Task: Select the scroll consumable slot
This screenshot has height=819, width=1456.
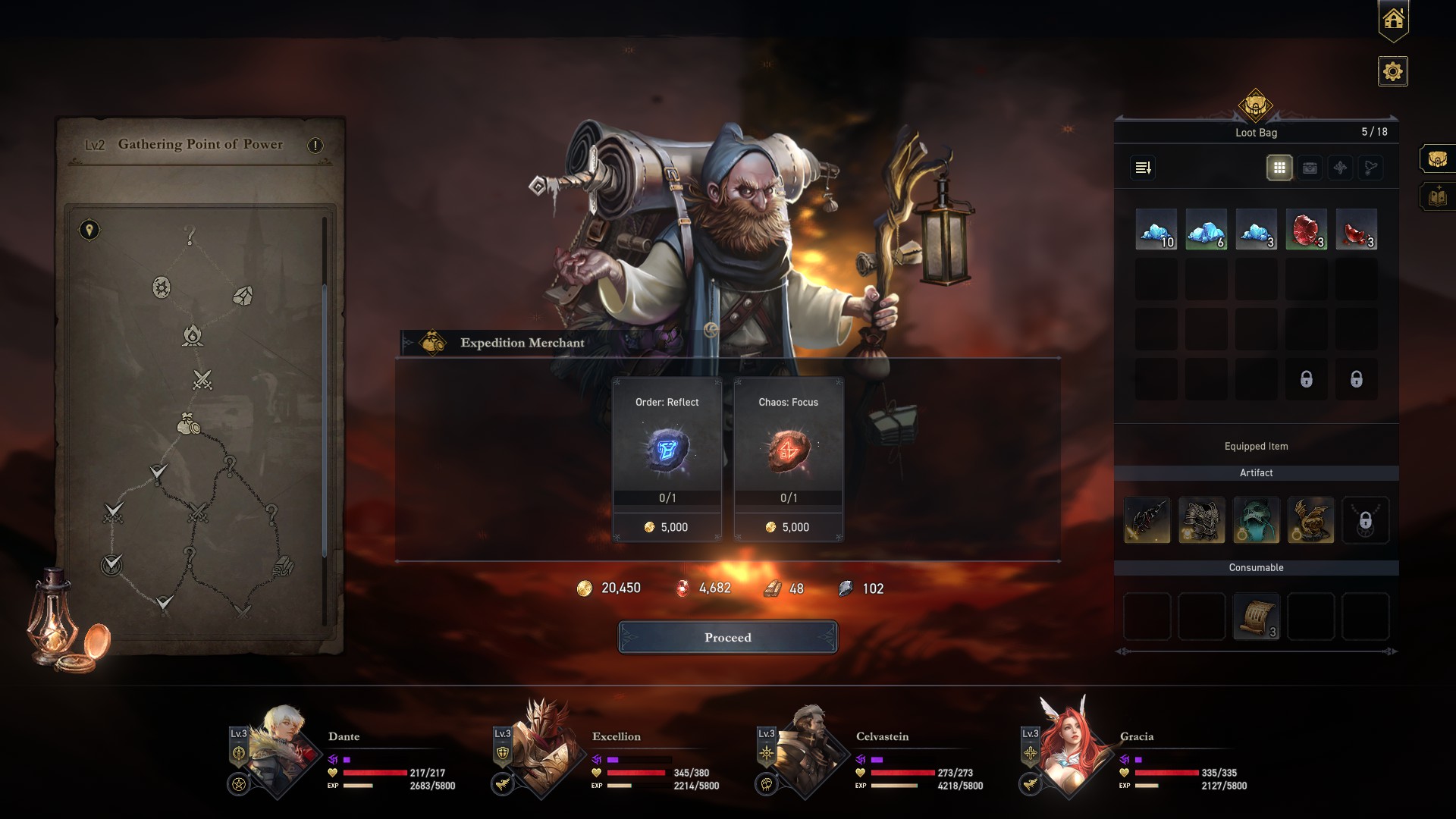Action: point(1257,617)
